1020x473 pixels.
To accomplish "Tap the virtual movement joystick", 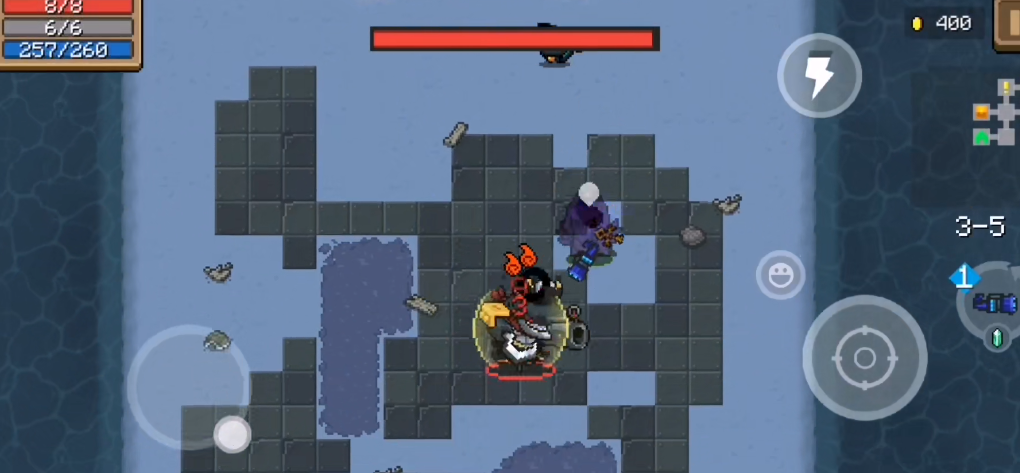I will [x=233, y=433].
